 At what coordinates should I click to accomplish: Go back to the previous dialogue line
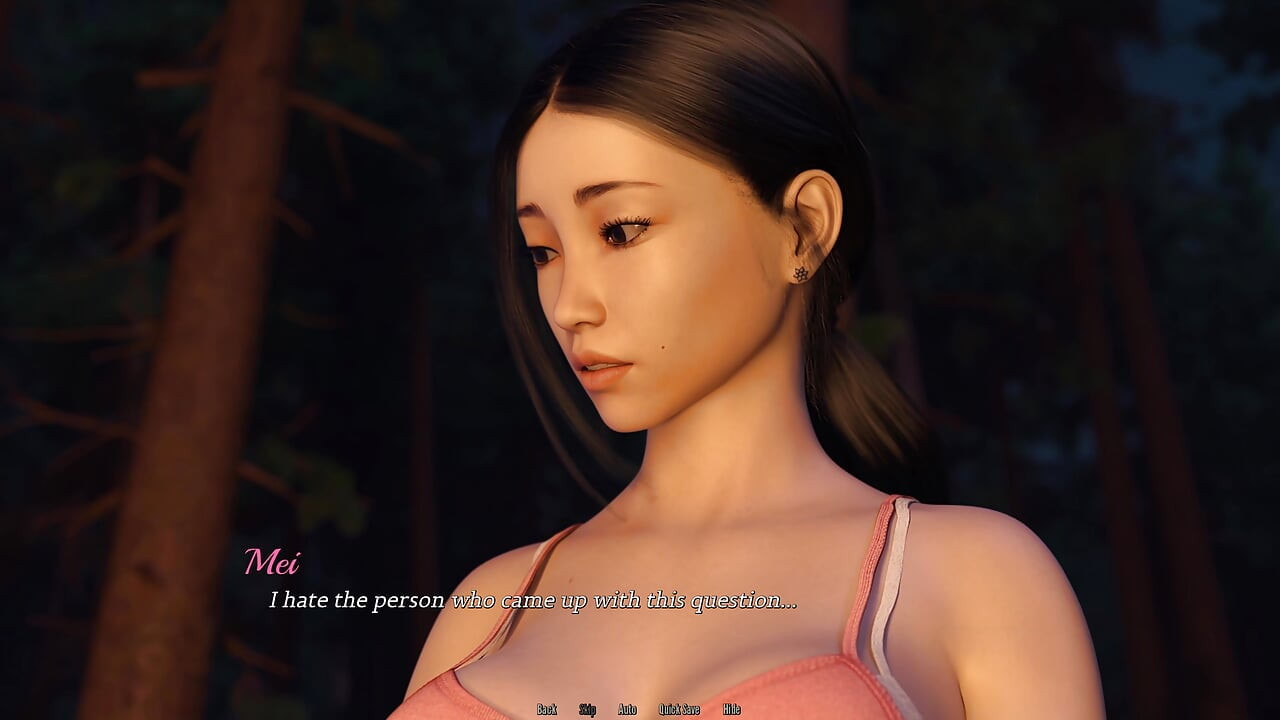(x=546, y=709)
